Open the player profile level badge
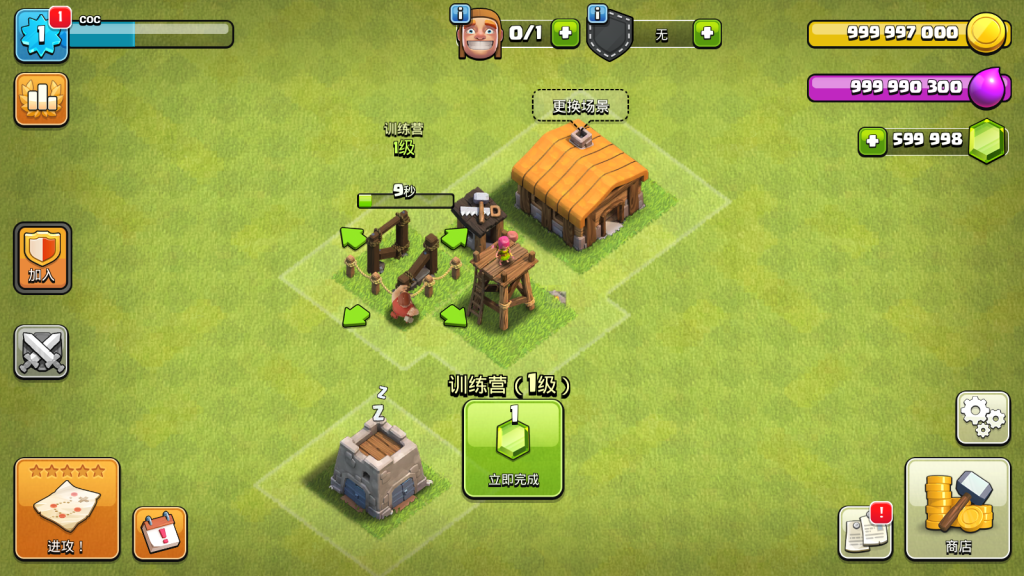1024x576 pixels. click(x=41, y=35)
